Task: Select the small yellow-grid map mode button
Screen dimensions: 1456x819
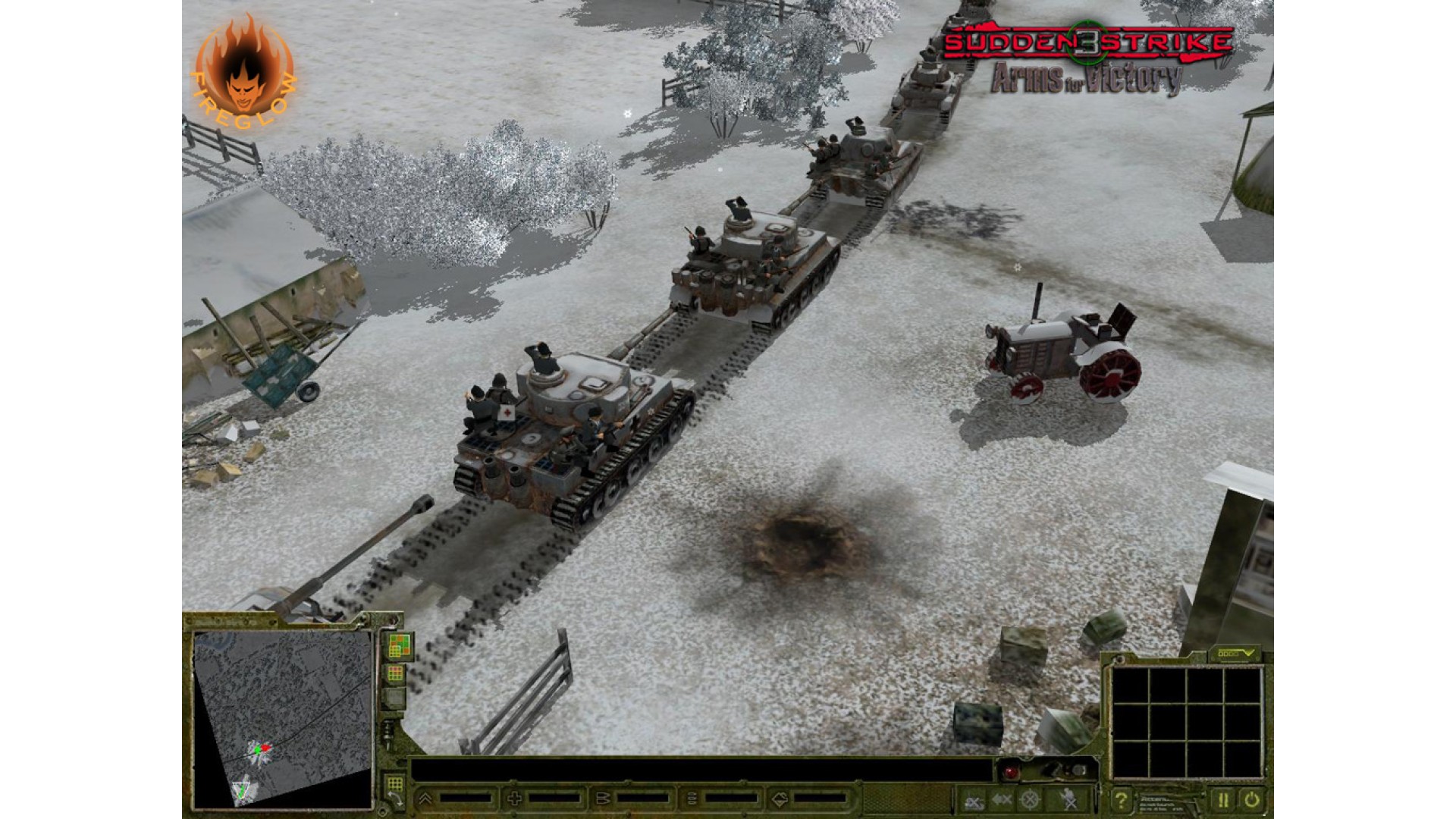Action: [395, 673]
